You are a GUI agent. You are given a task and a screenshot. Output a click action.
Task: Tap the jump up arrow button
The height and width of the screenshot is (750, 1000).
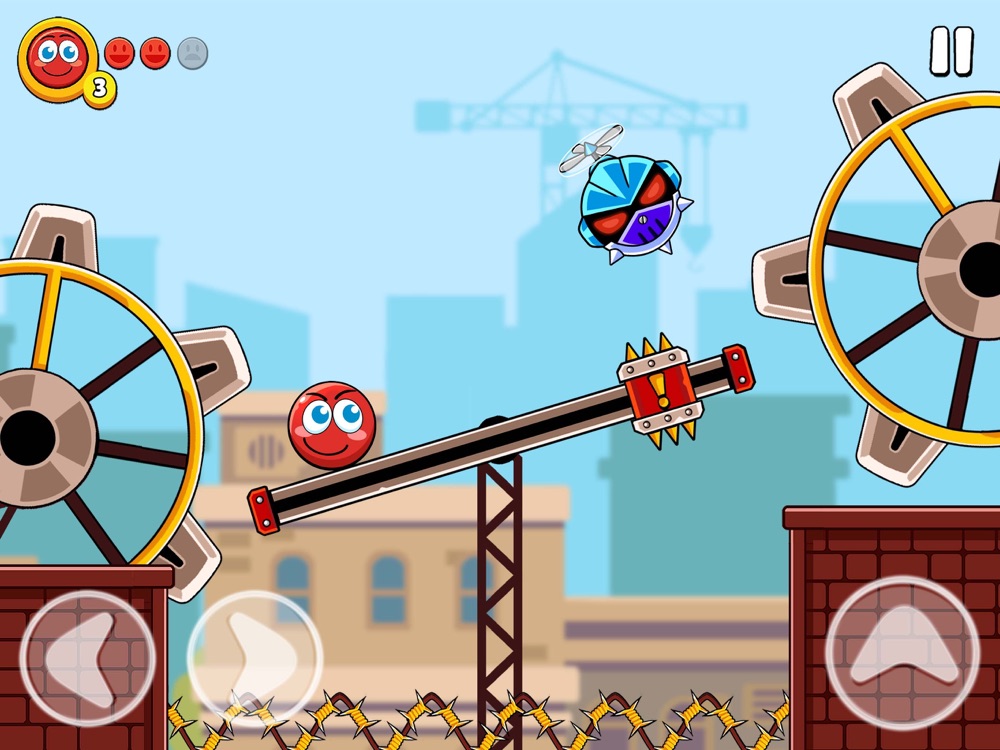pos(903,651)
